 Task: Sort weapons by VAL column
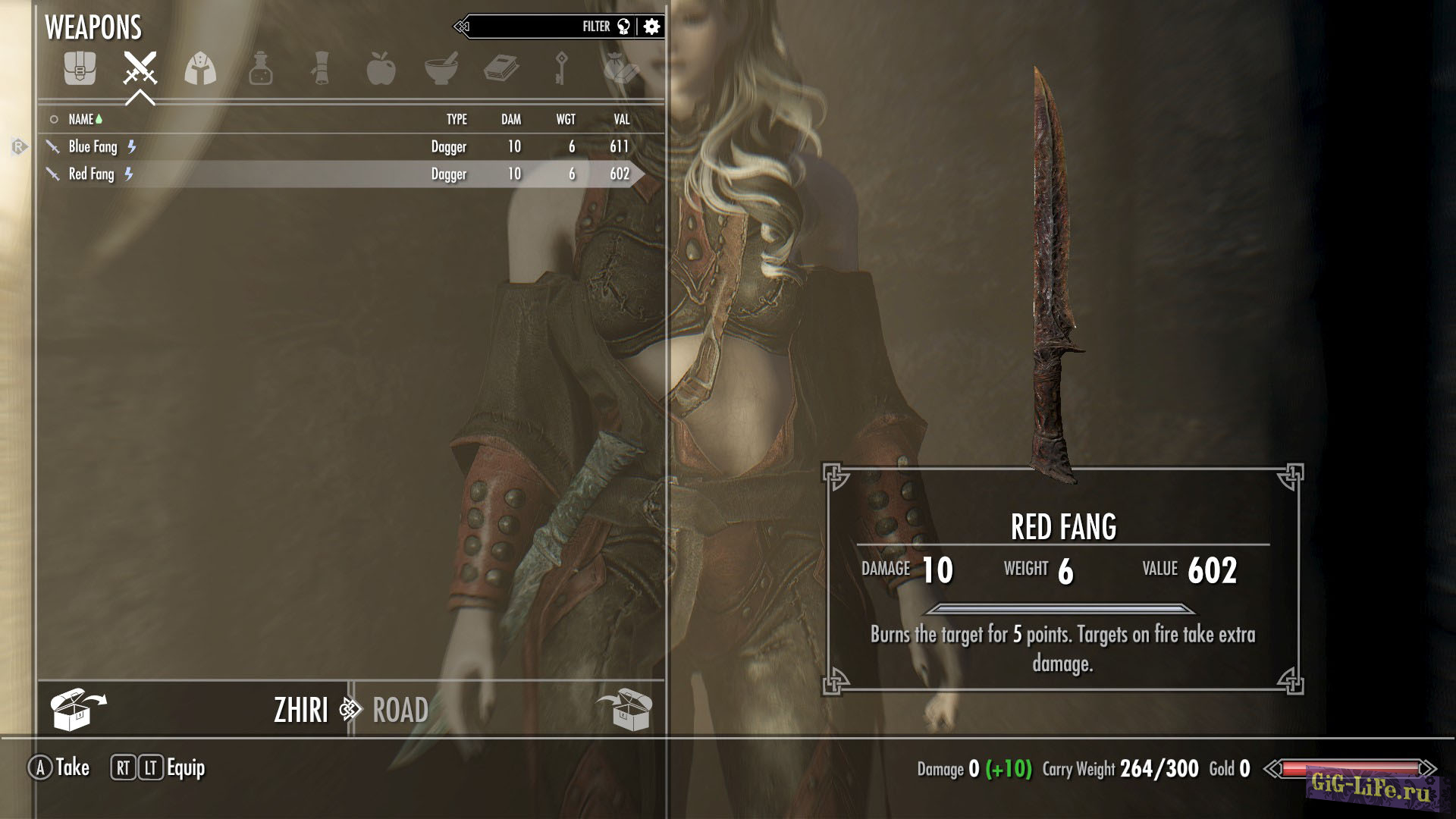(622, 119)
